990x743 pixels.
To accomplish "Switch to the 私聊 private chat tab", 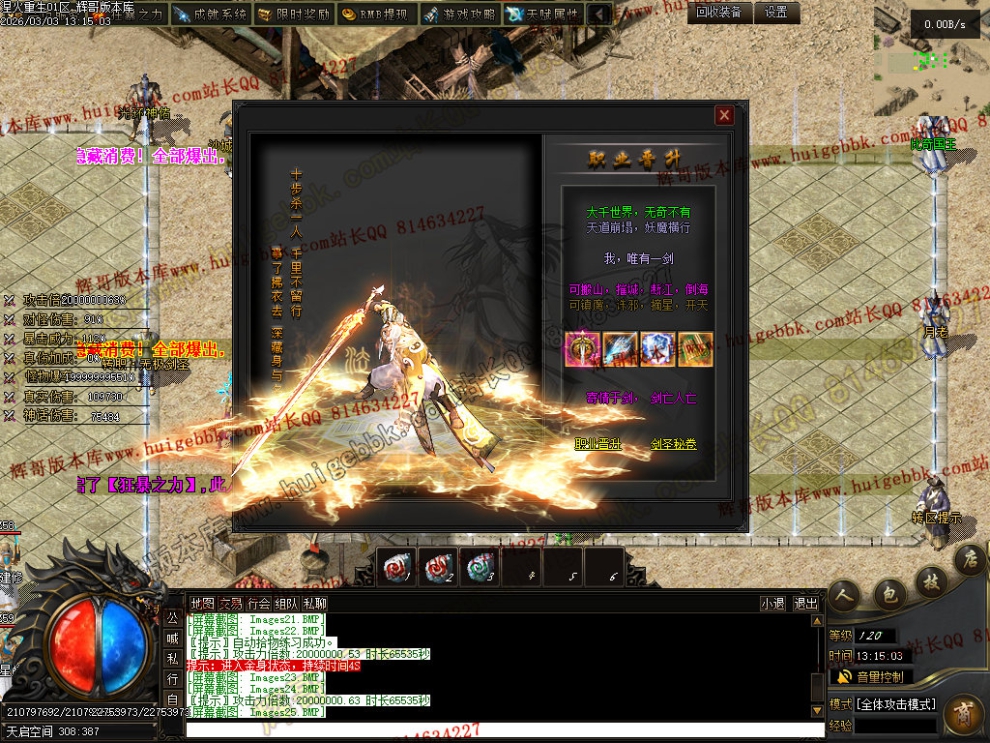I will [314, 603].
